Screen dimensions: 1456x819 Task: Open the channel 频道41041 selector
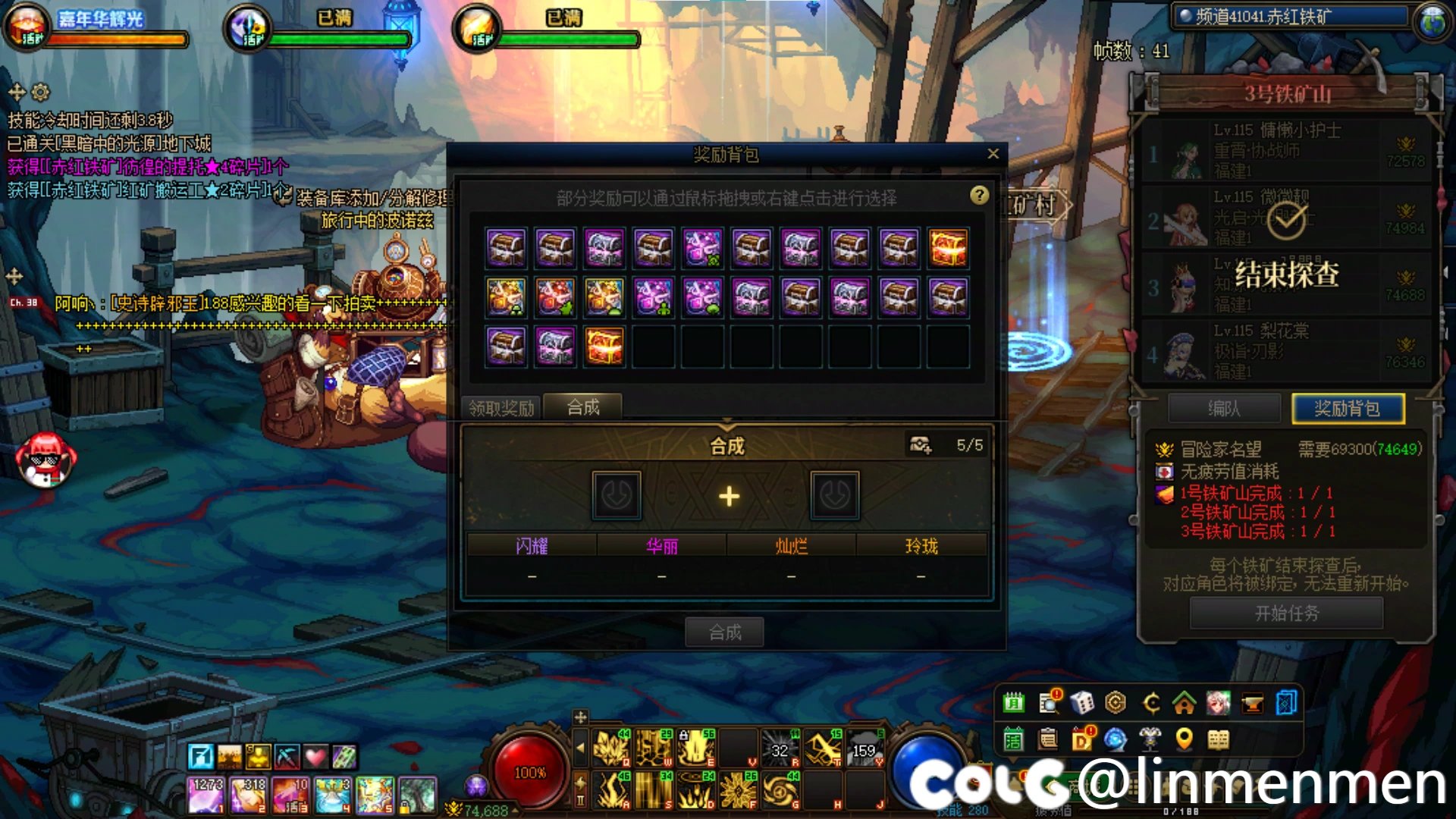[x=1289, y=17]
